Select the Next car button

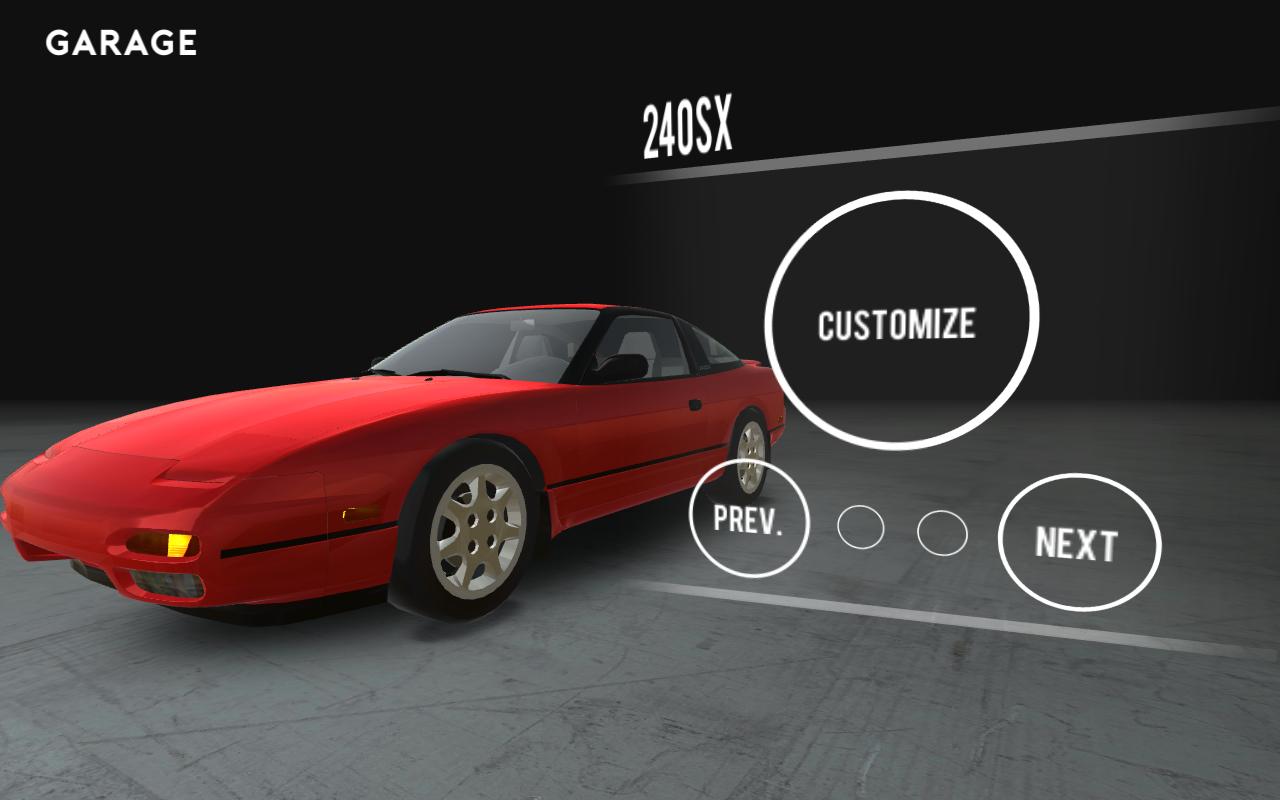[1078, 543]
